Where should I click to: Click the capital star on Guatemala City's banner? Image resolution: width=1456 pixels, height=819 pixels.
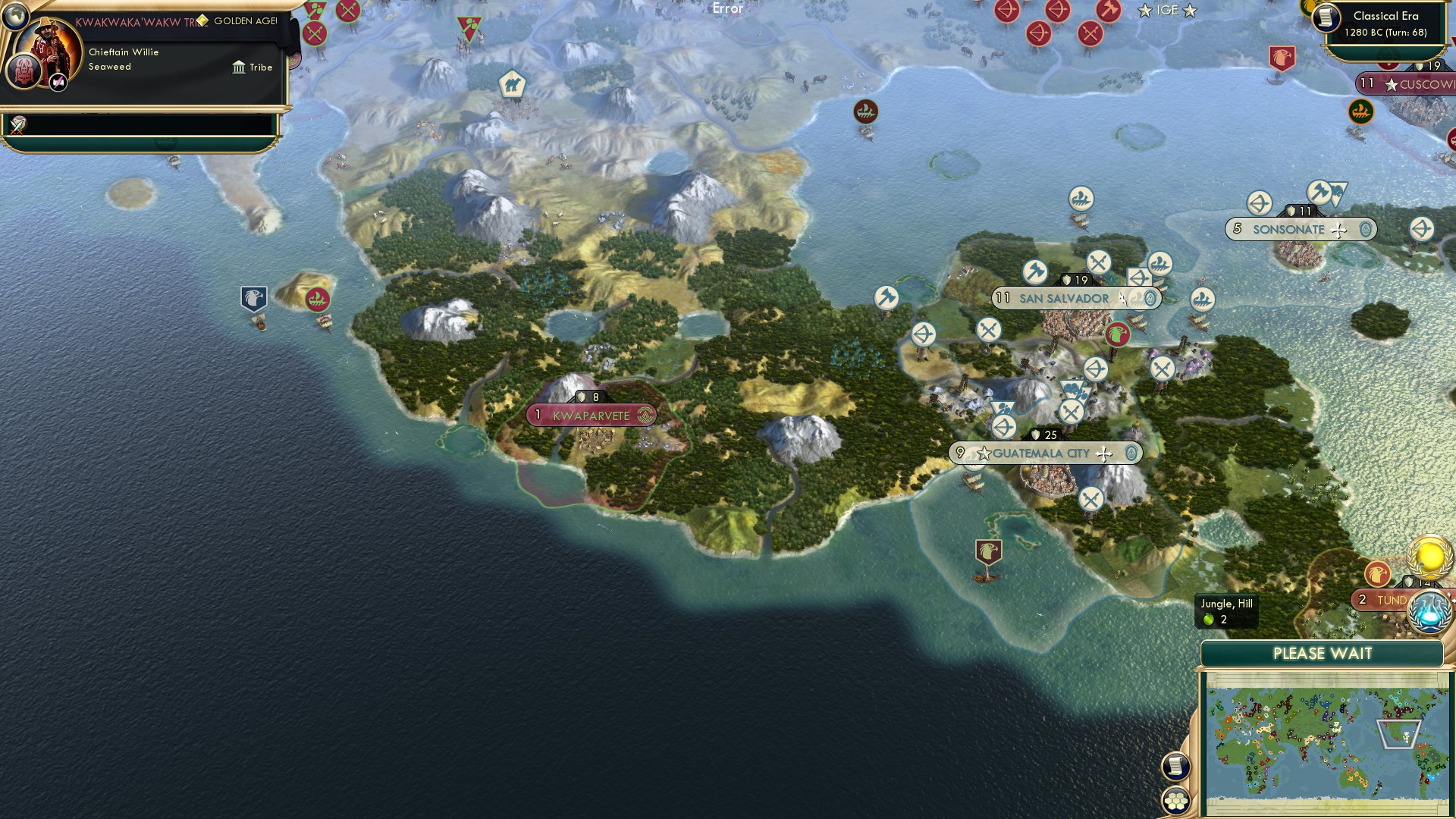984,453
